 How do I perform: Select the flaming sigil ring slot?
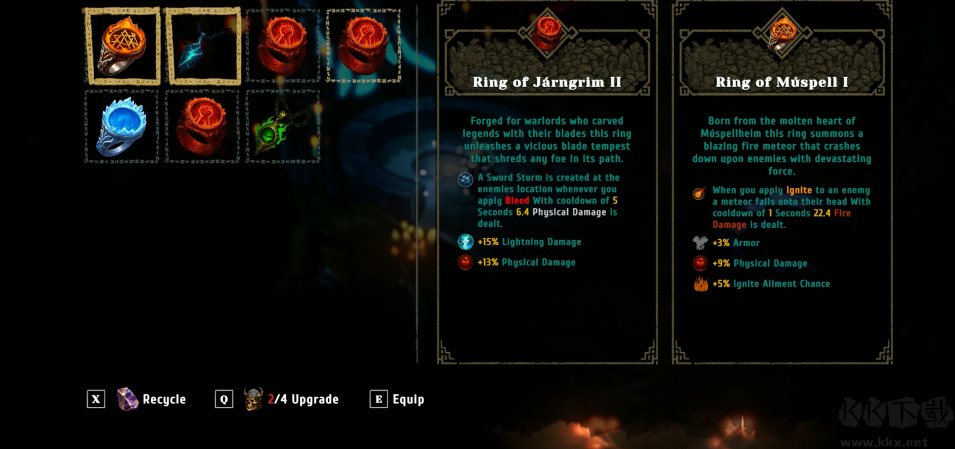coord(122,46)
